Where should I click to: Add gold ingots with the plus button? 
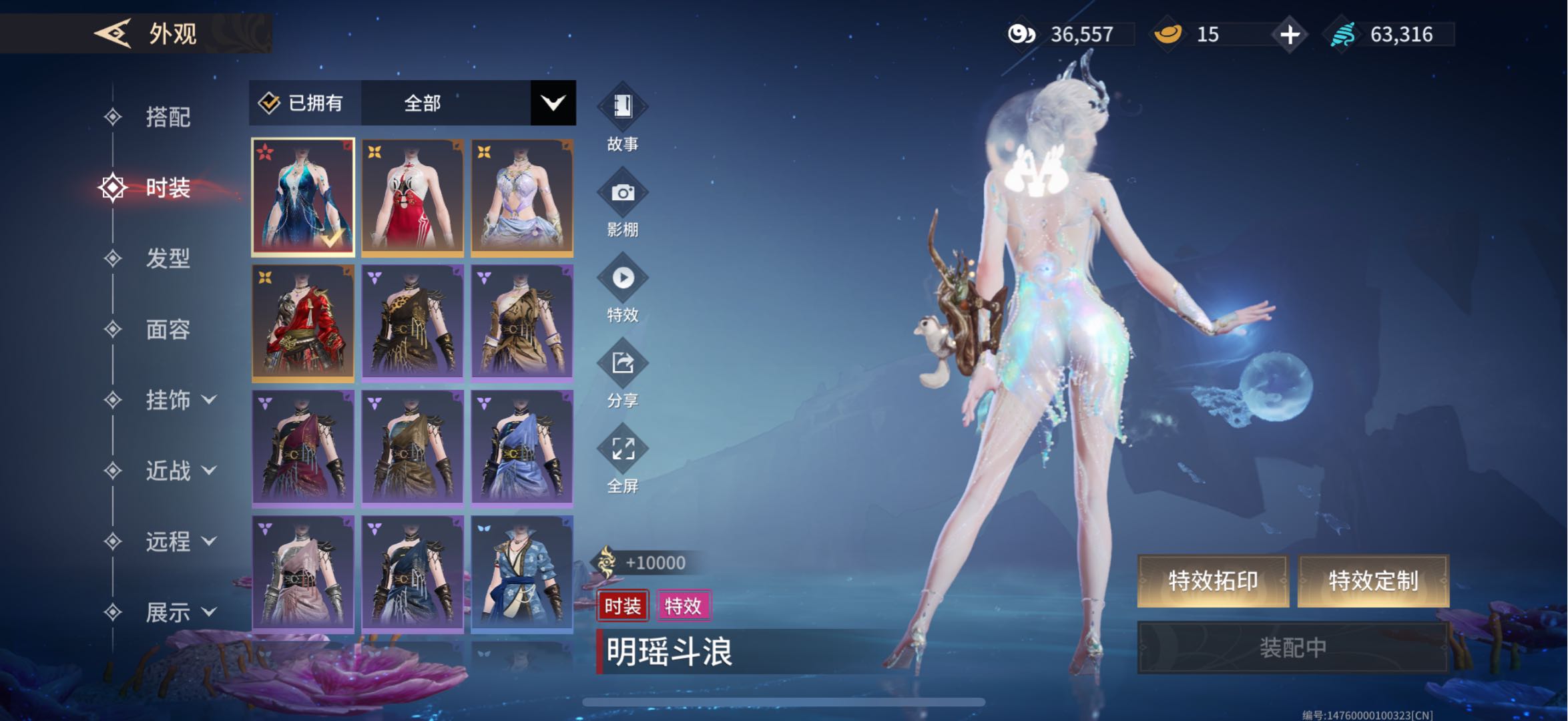pyautogui.click(x=1290, y=34)
